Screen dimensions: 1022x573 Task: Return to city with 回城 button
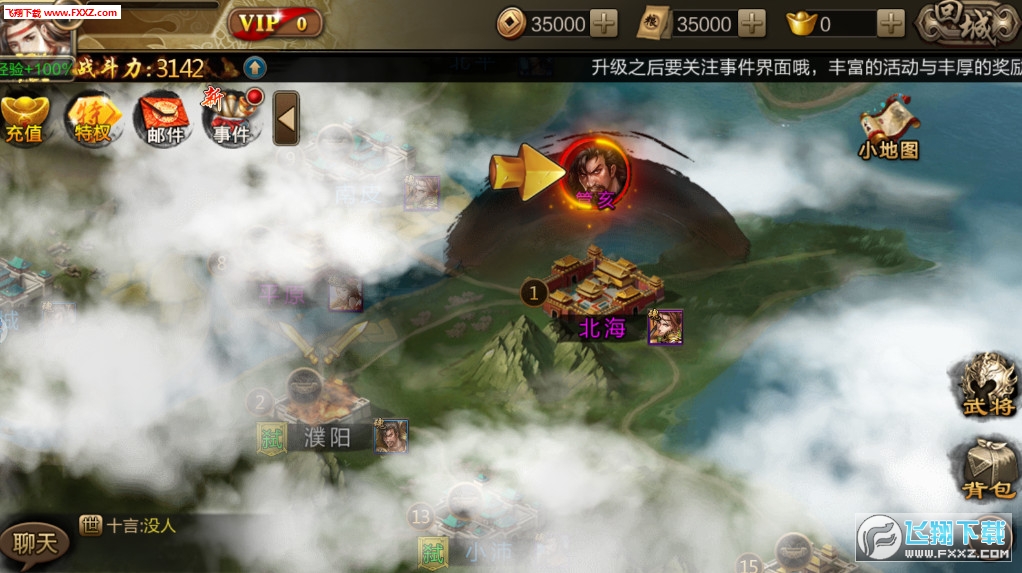967,26
